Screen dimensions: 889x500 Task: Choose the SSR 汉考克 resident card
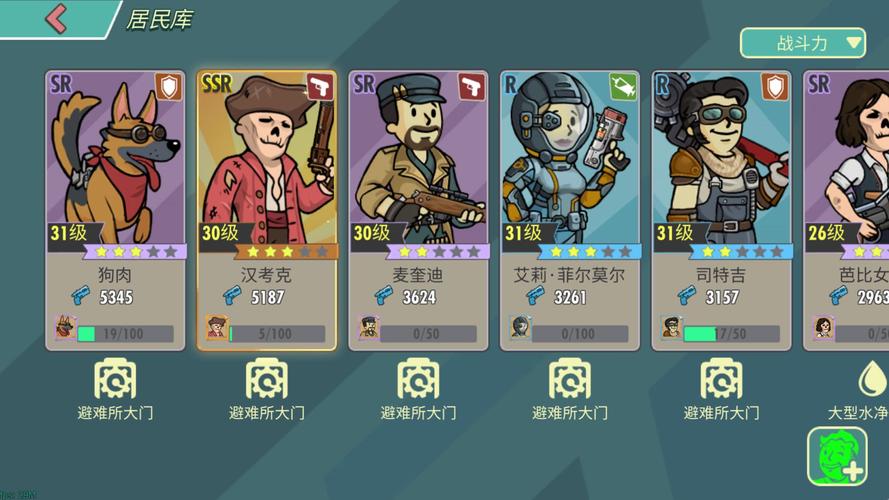point(267,210)
